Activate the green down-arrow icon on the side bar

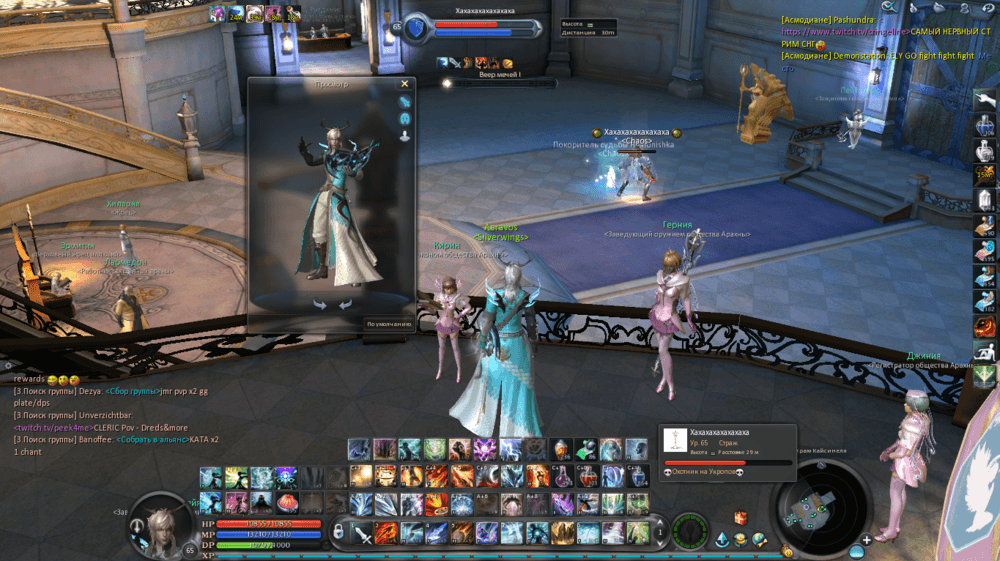coord(985,377)
